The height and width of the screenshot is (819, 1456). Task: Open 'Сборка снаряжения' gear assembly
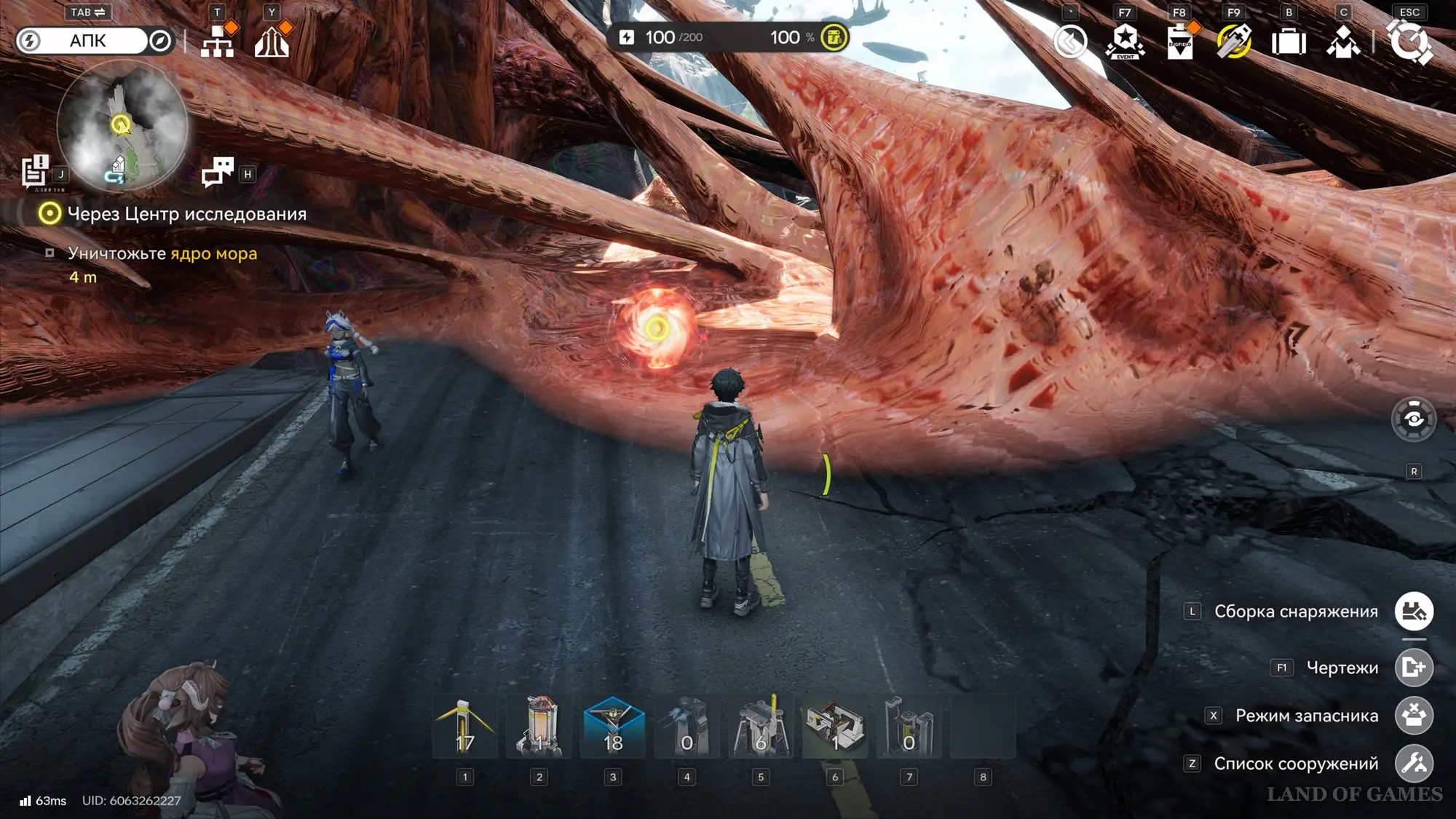(1414, 612)
